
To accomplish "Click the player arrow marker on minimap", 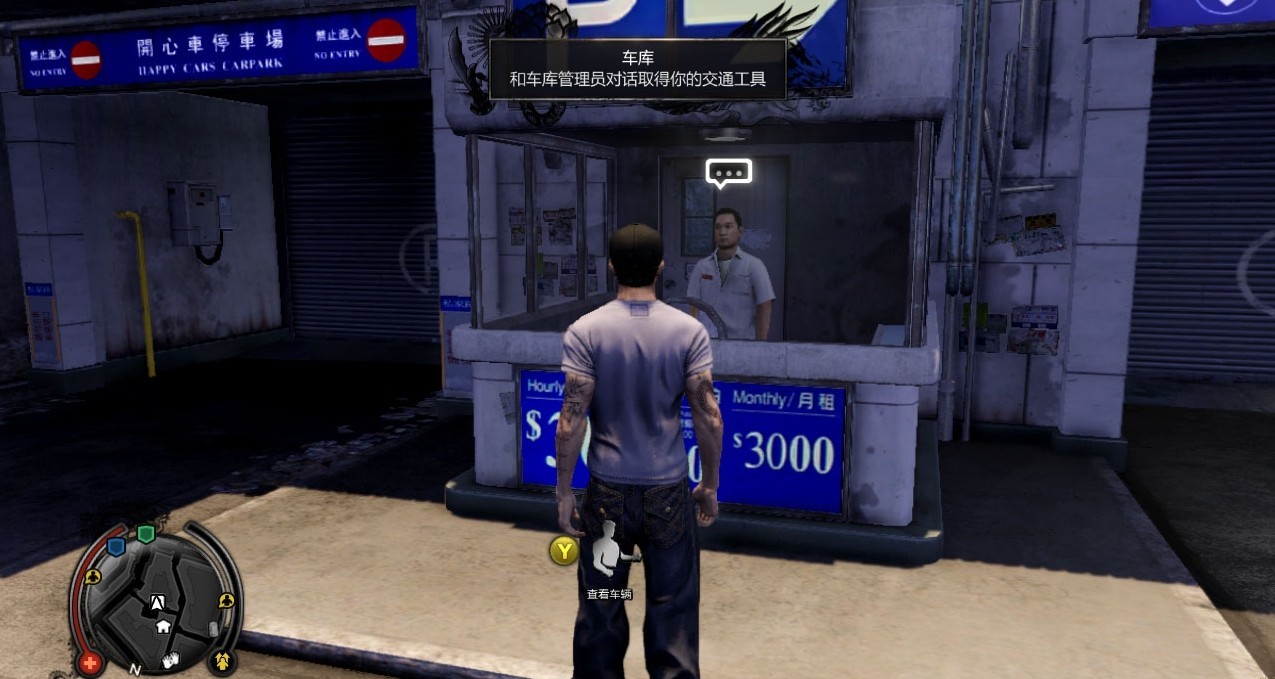I will click(157, 602).
